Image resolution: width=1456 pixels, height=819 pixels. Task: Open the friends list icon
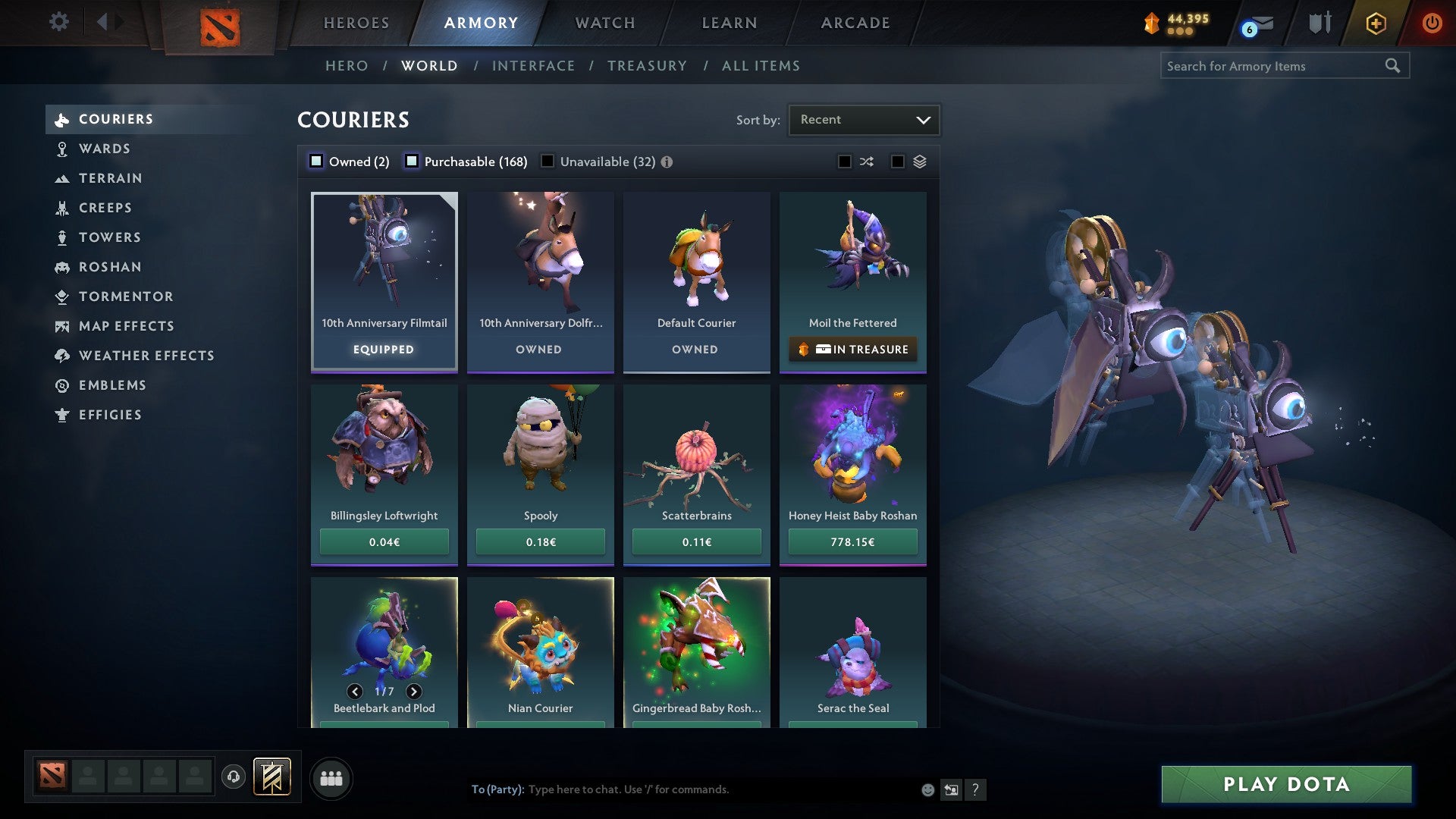(x=331, y=777)
